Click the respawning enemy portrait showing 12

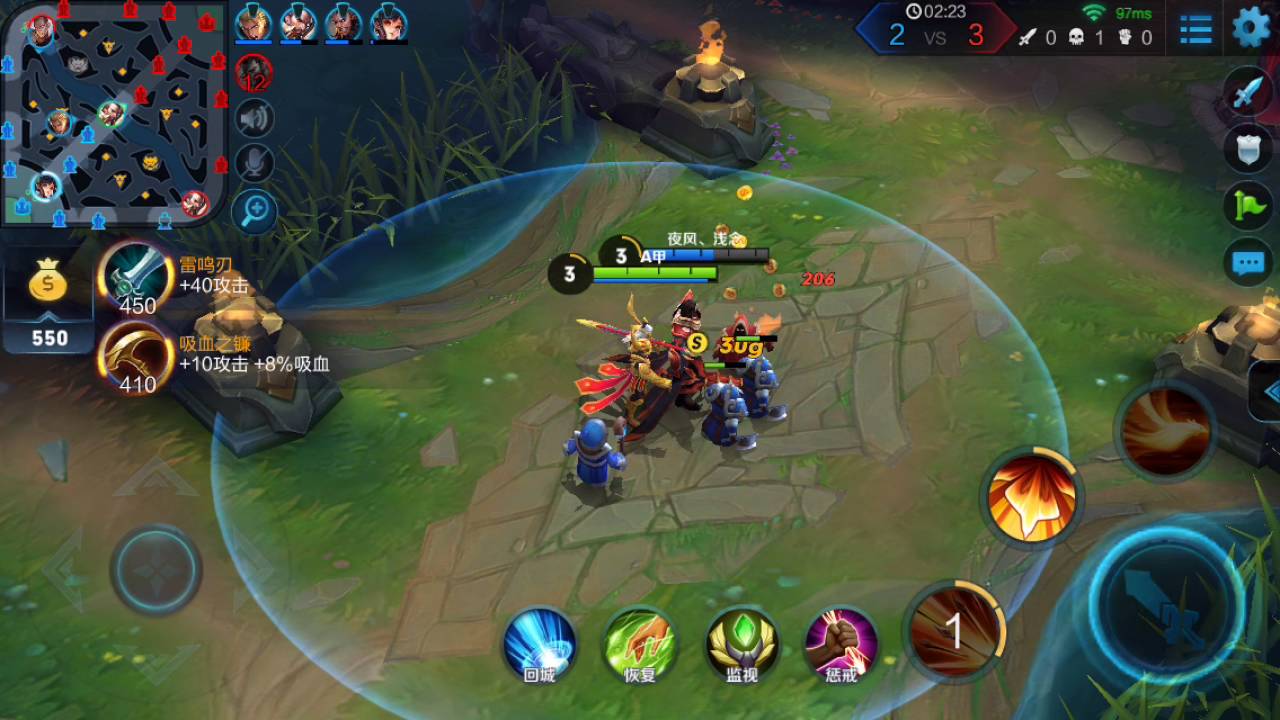coord(254,72)
